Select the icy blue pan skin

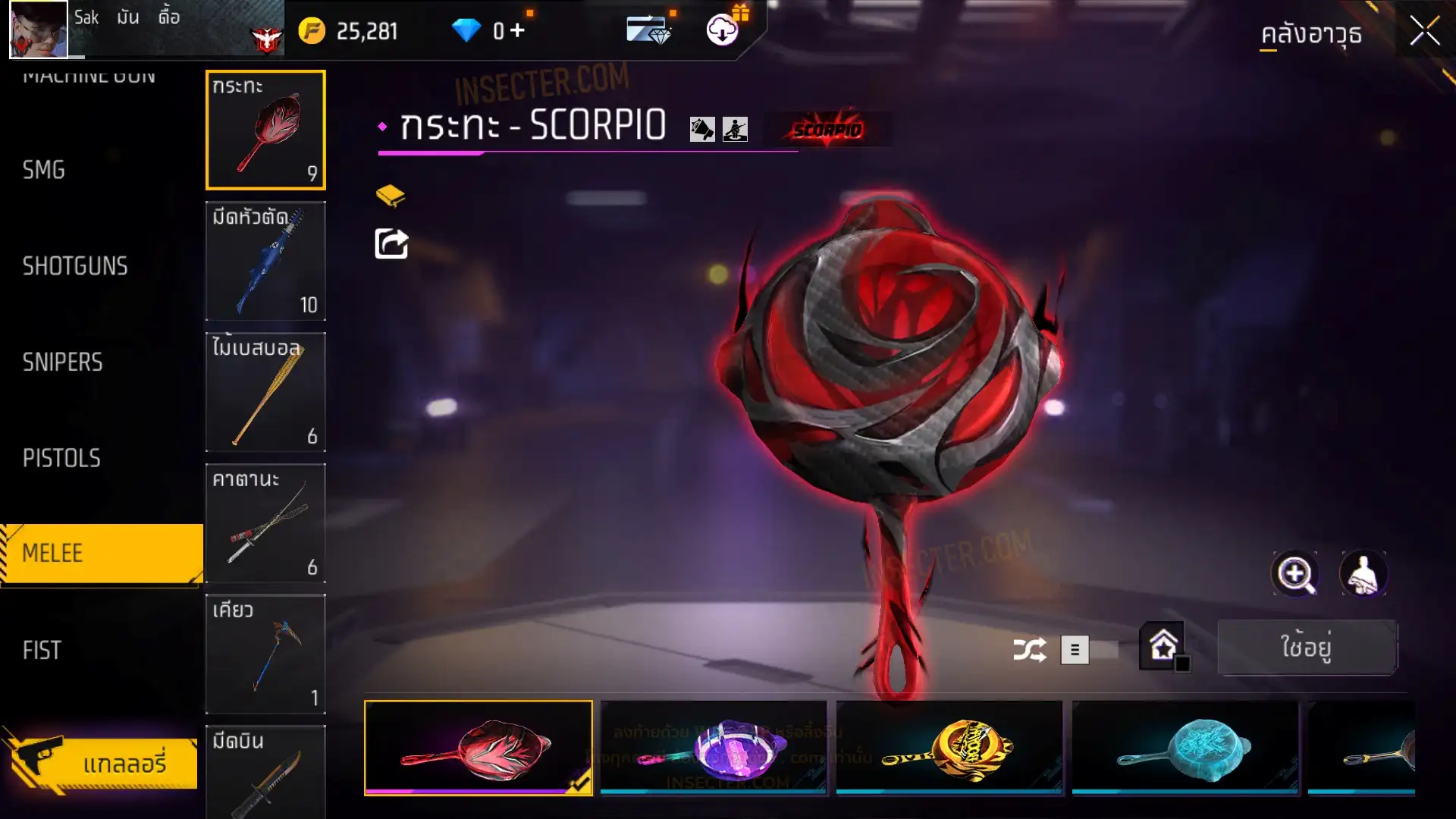pyautogui.click(x=1185, y=747)
